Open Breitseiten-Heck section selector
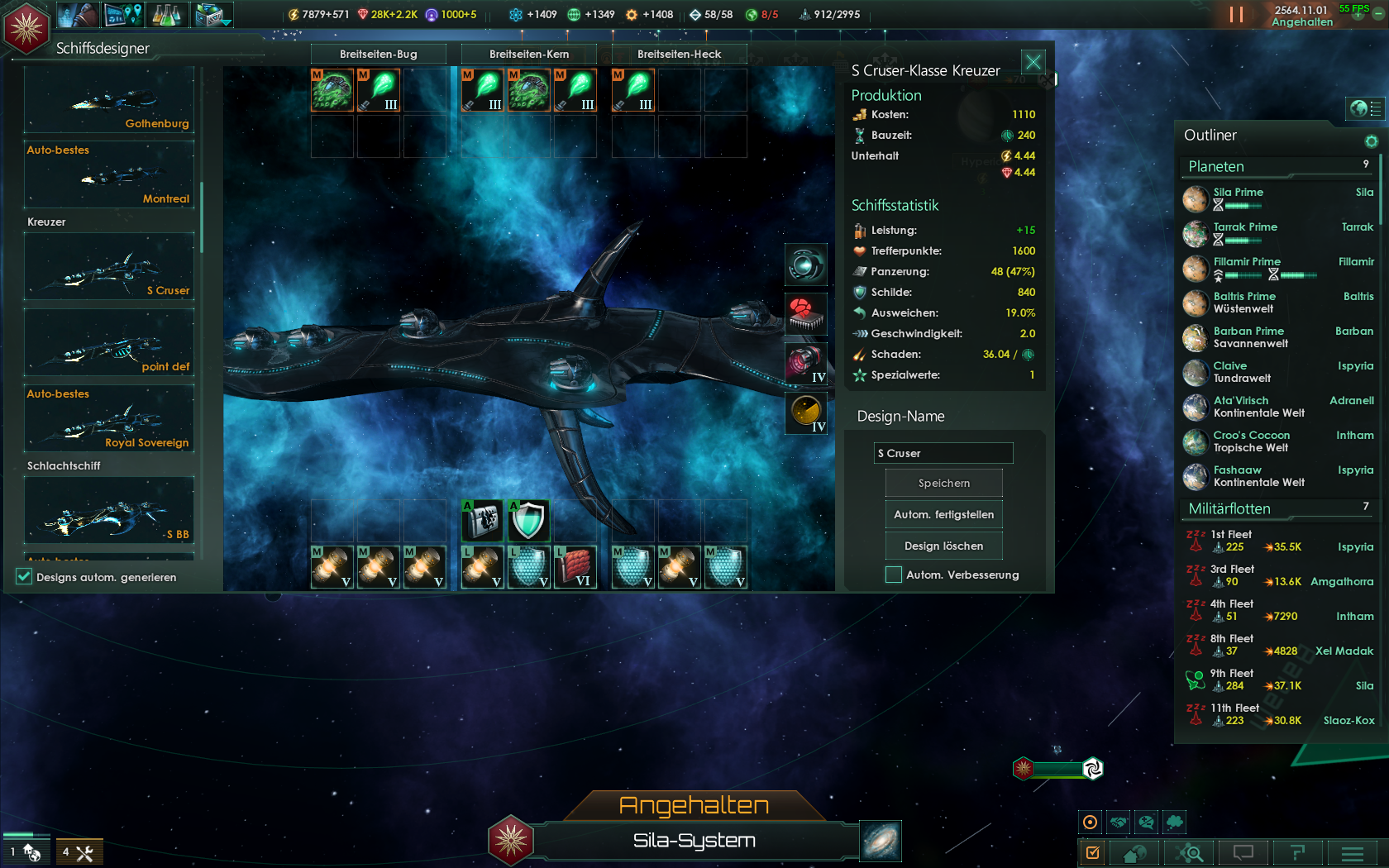This screenshot has height=868, width=1389. (679, 54)
